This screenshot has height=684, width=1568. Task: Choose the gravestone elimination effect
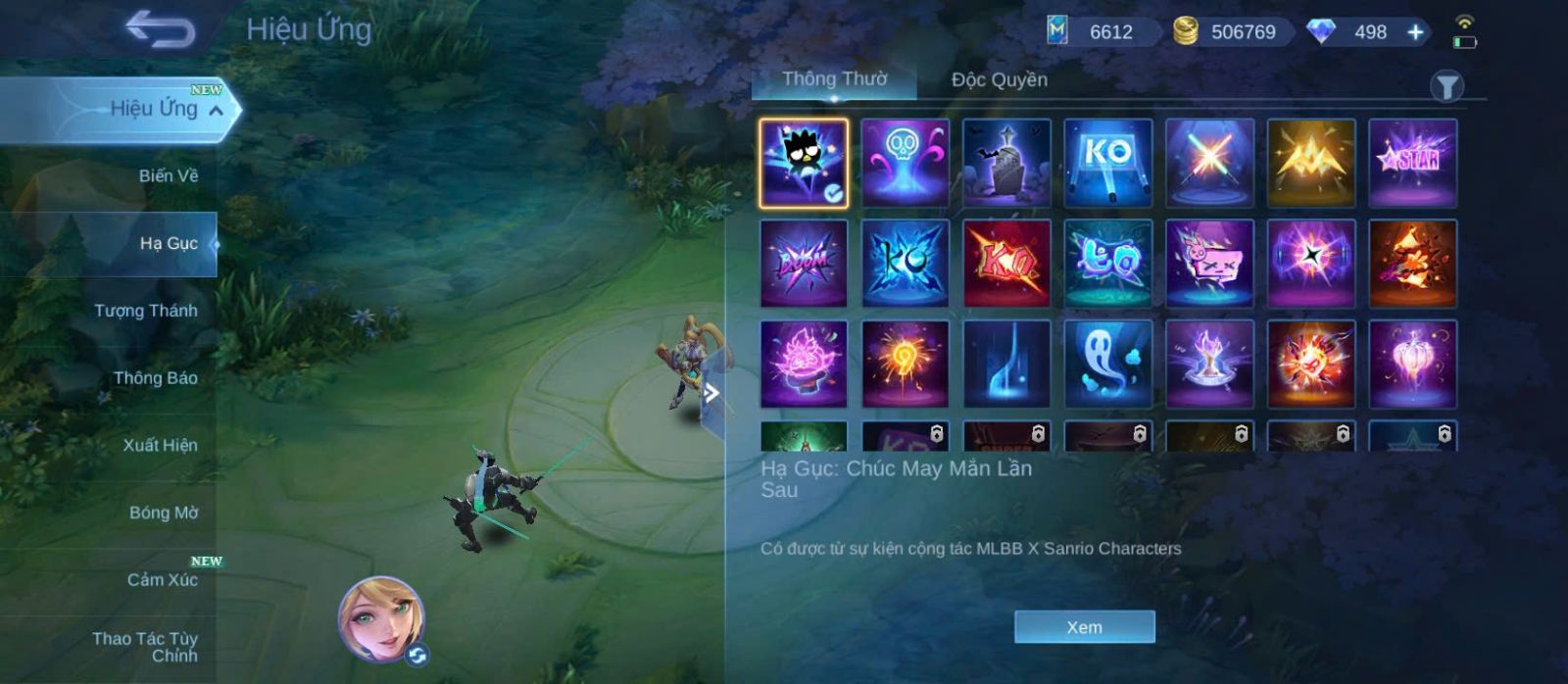click(x=1006, y=163)
